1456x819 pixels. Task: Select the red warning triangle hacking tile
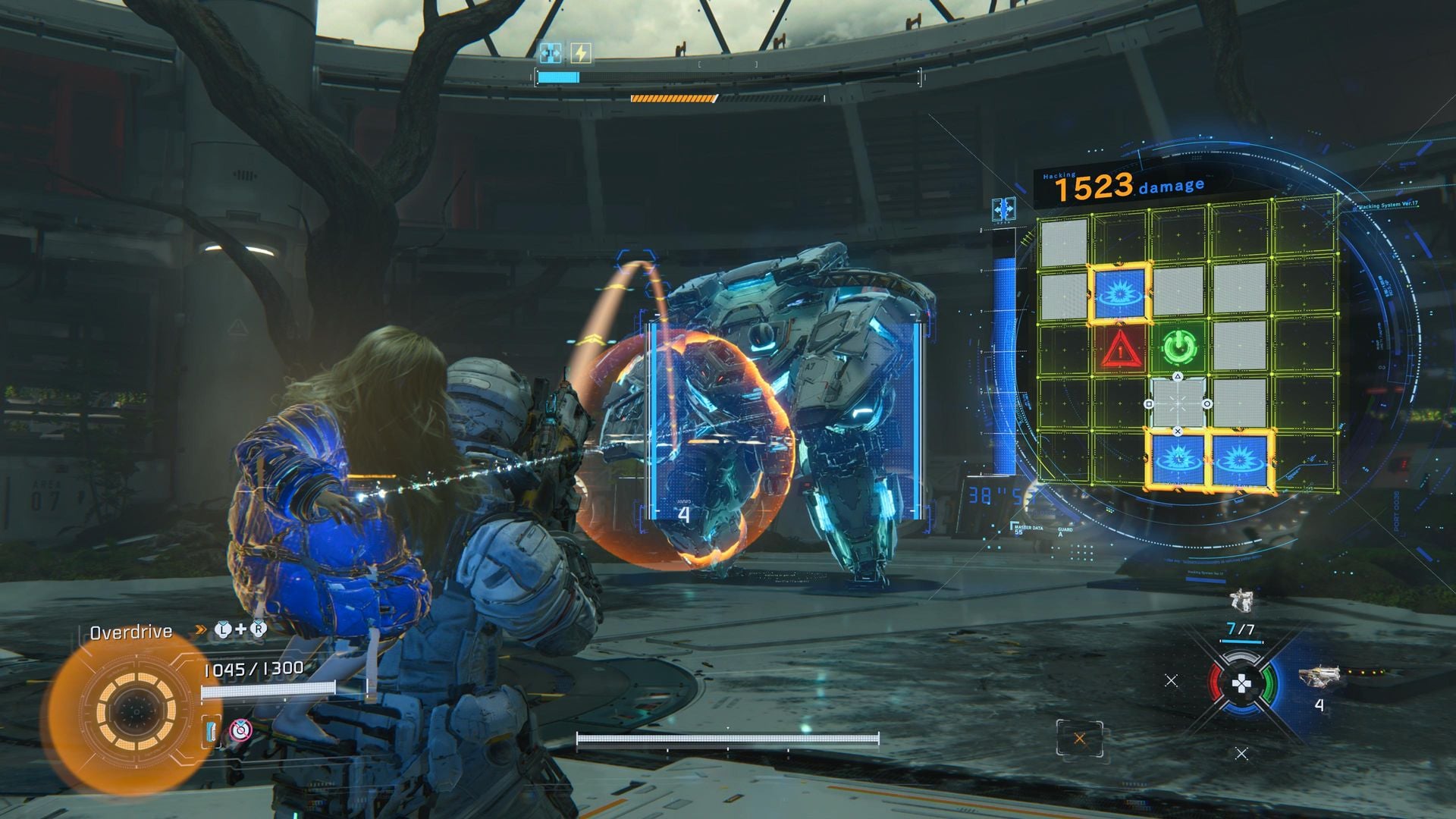1120,350
